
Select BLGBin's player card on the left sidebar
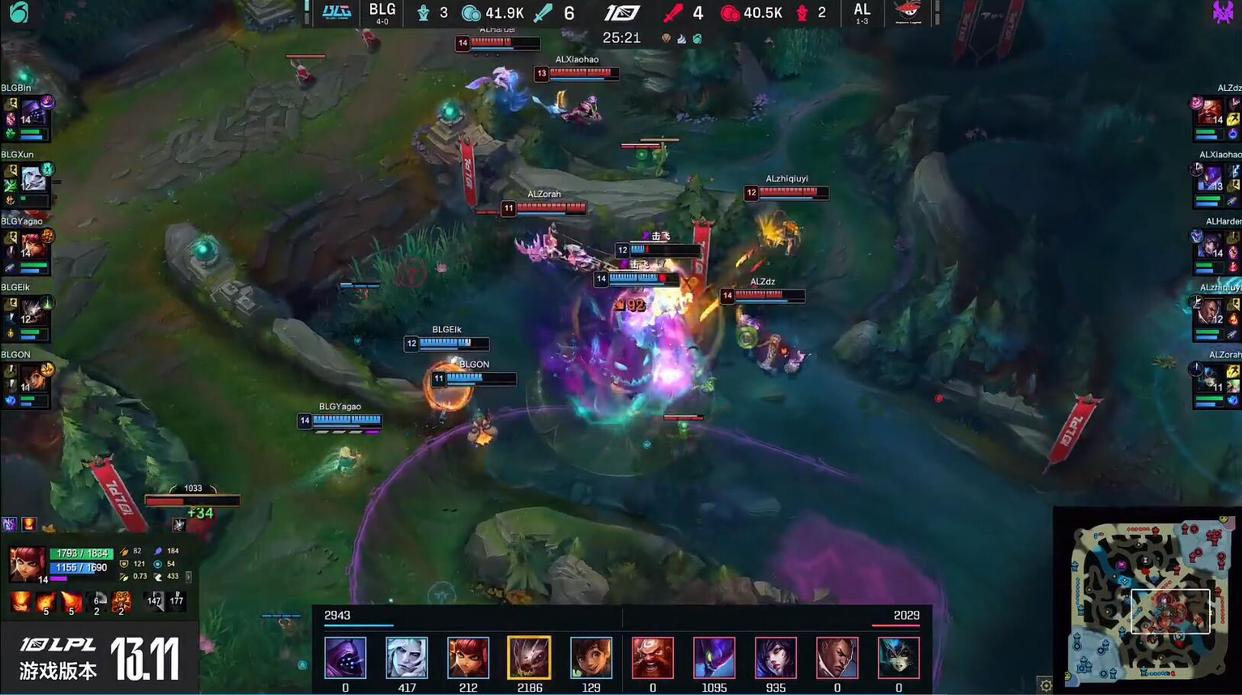tap(27, 117)
